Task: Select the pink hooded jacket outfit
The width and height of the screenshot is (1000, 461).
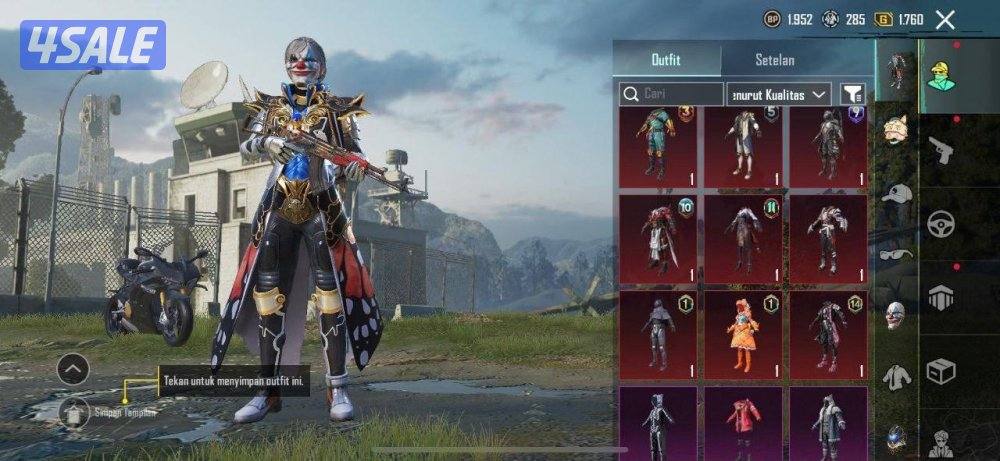Action: 743,423
